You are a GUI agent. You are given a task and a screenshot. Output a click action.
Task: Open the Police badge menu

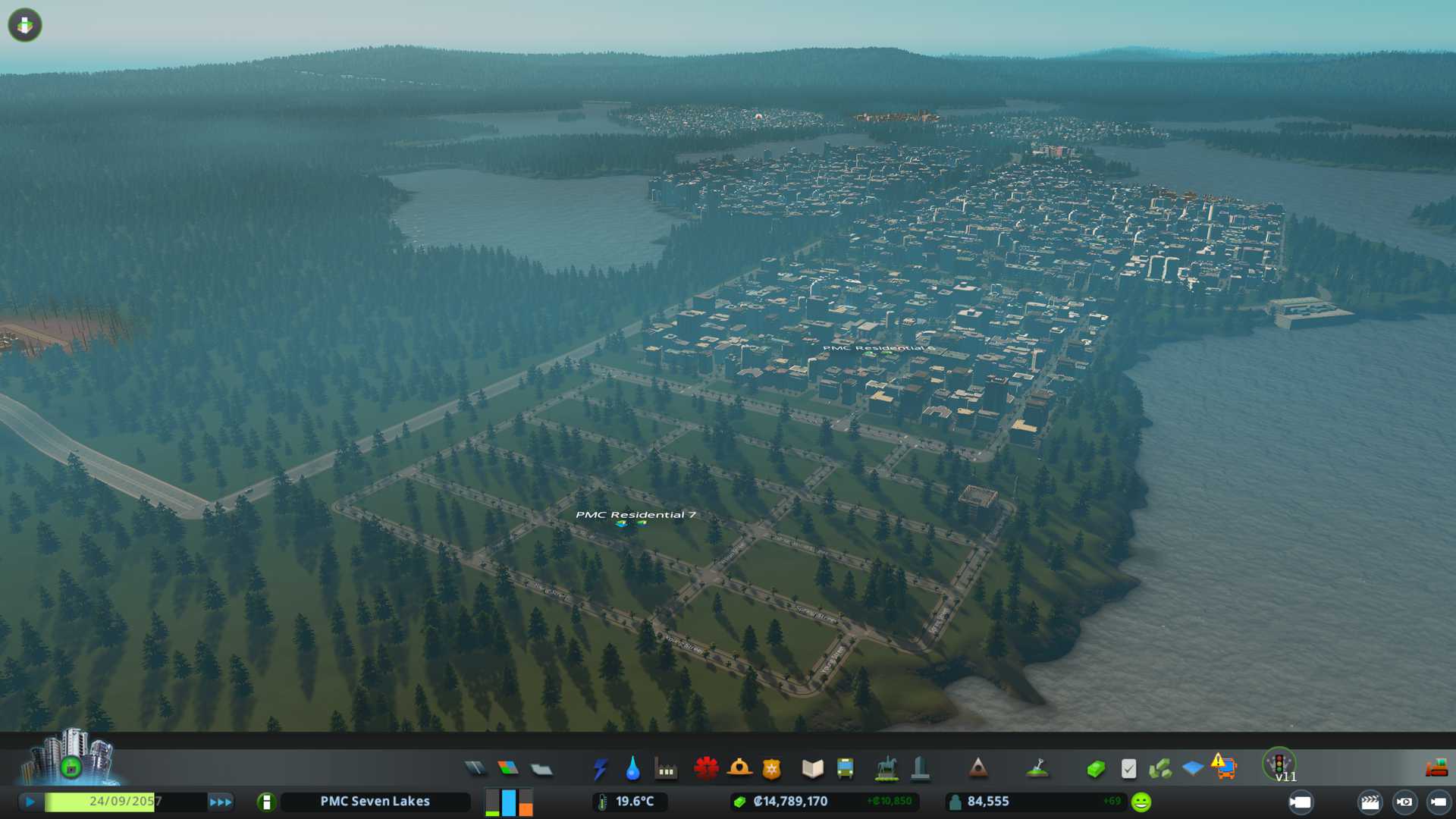tap(772, 769)
